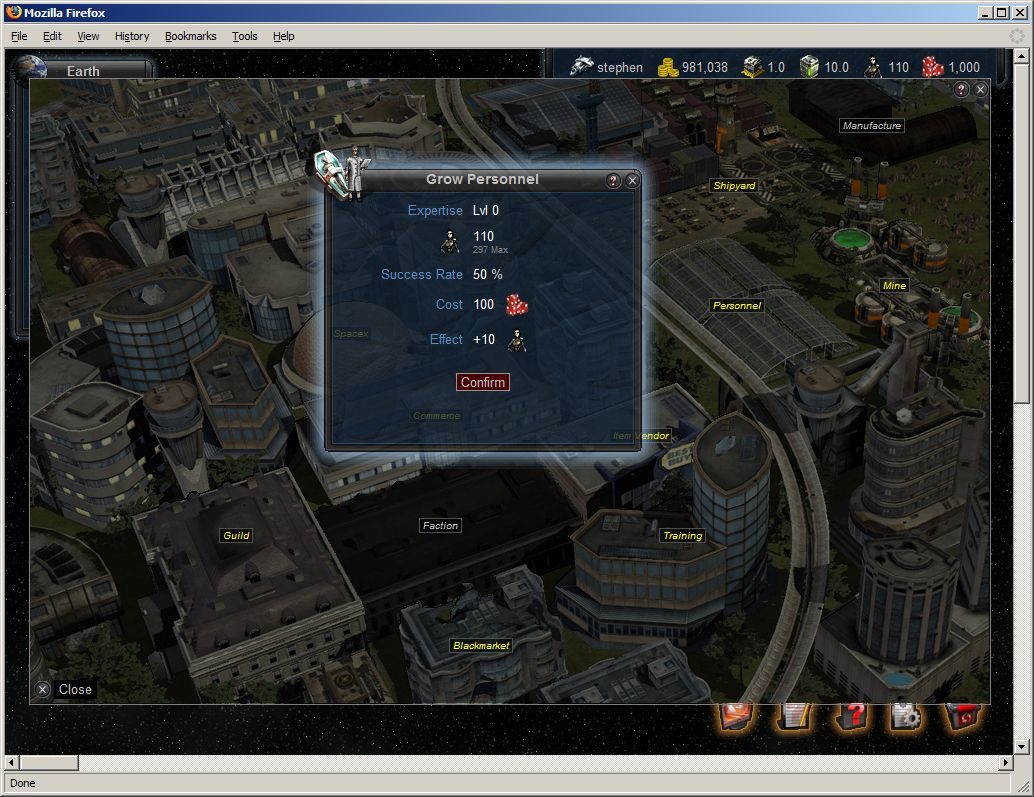Click the Earth planet tab
The width and height of the screenshot is (1034, 797).
(83, 71)
